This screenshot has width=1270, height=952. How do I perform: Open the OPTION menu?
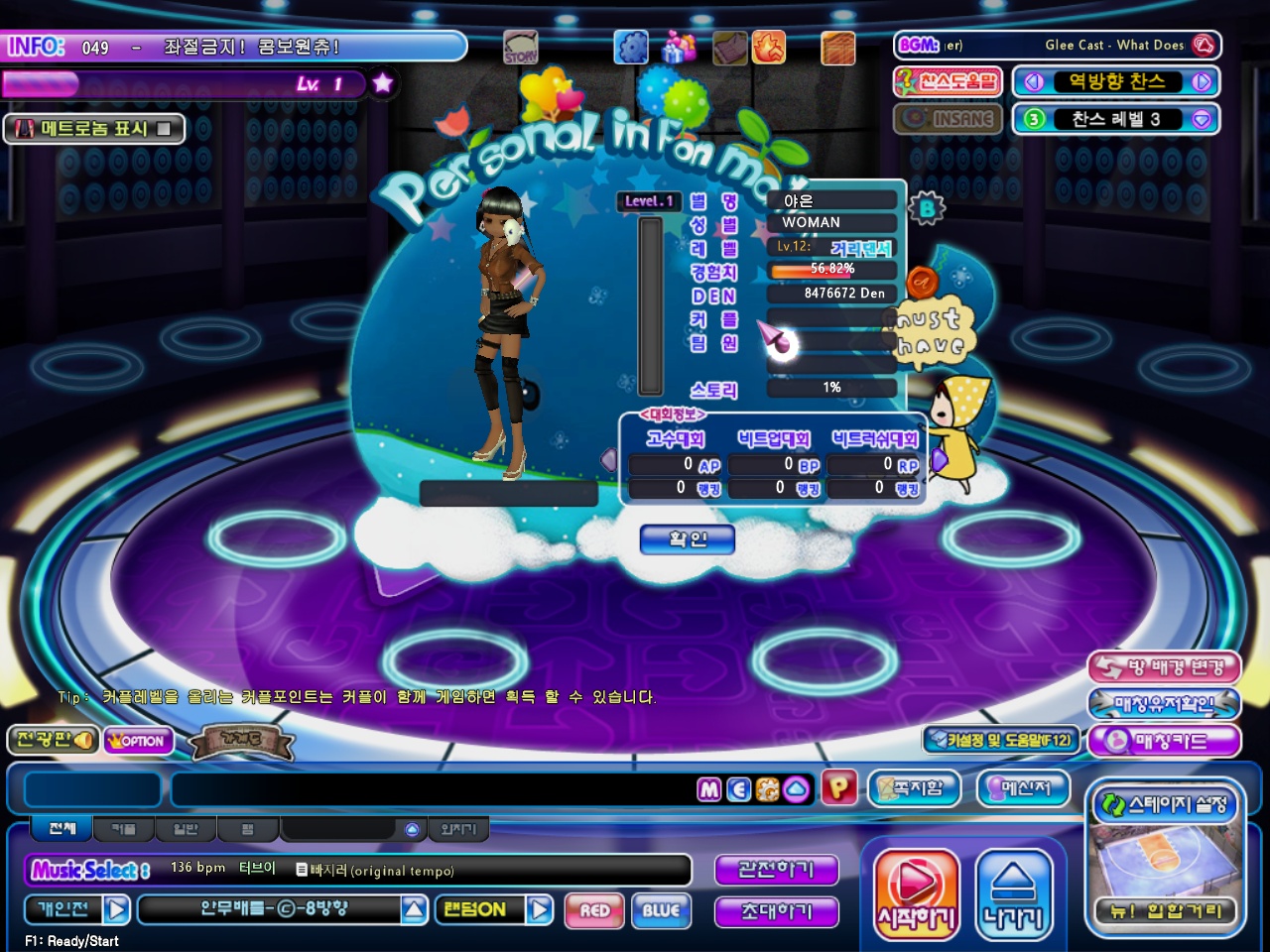coord(138,741)
